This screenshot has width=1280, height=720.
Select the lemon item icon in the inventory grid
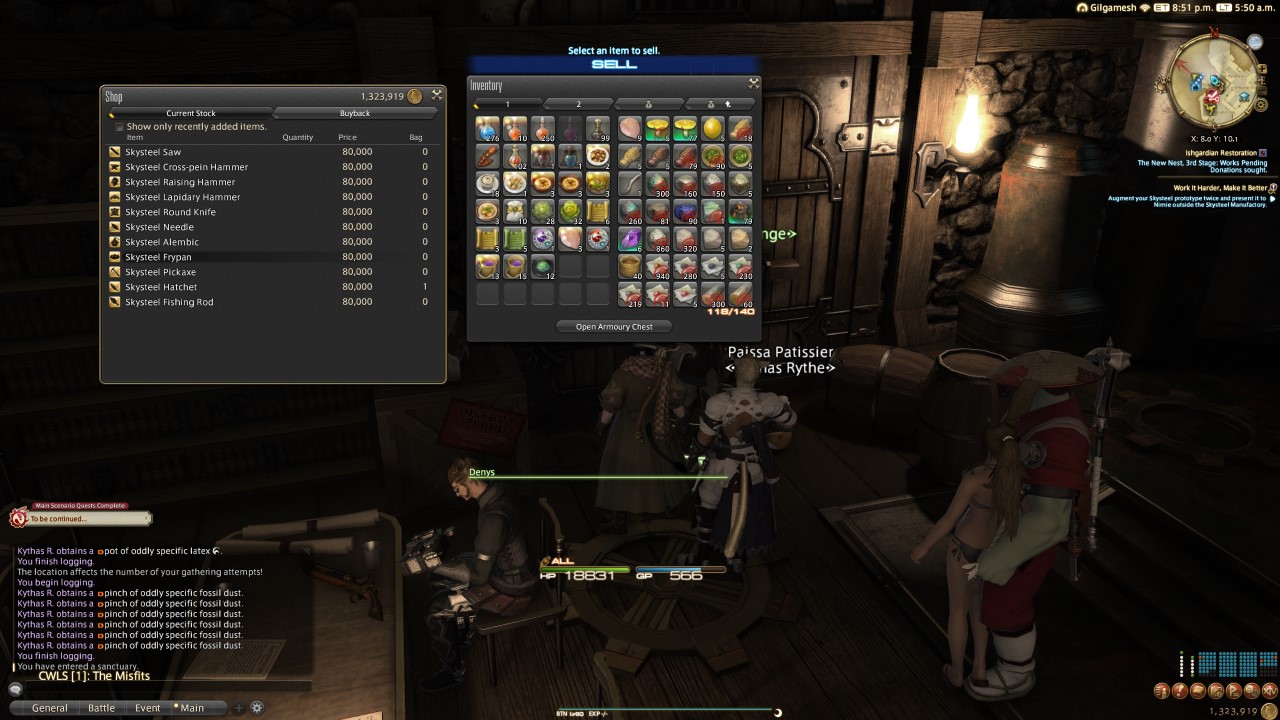(713, 129)
